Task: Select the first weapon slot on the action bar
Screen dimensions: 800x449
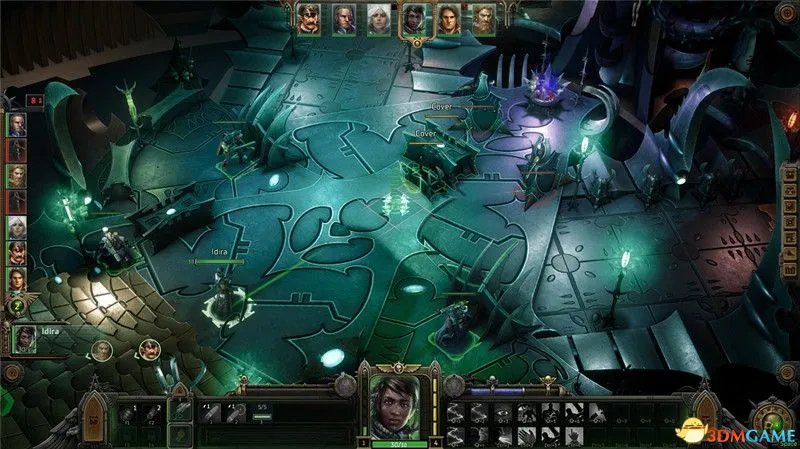Action: [128, 411]
